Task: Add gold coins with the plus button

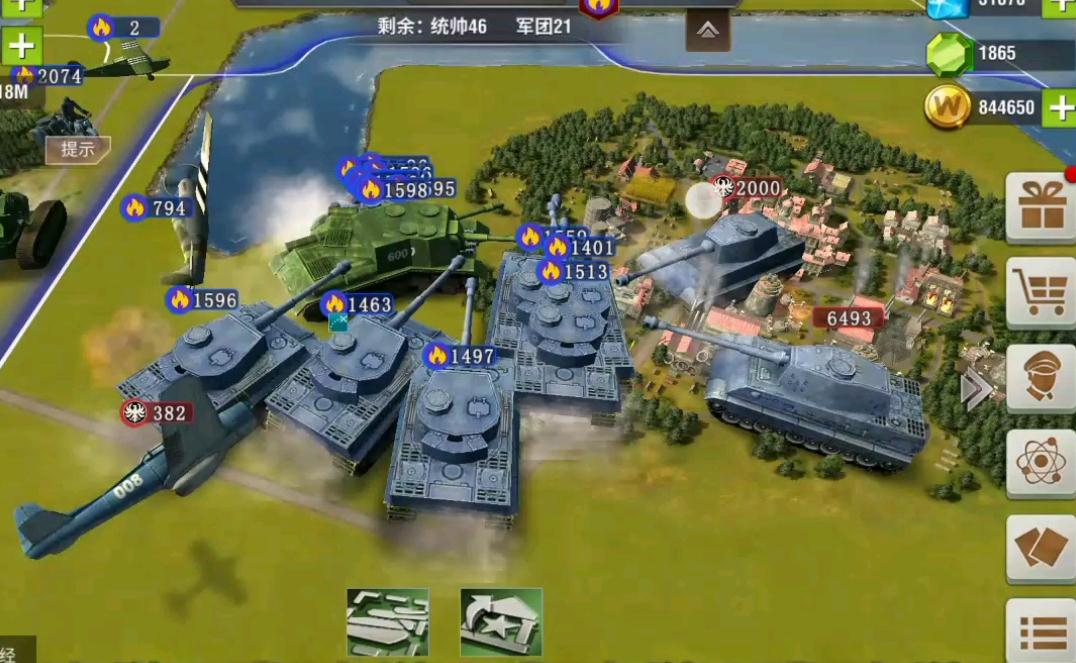Action: pos(1059,107)
